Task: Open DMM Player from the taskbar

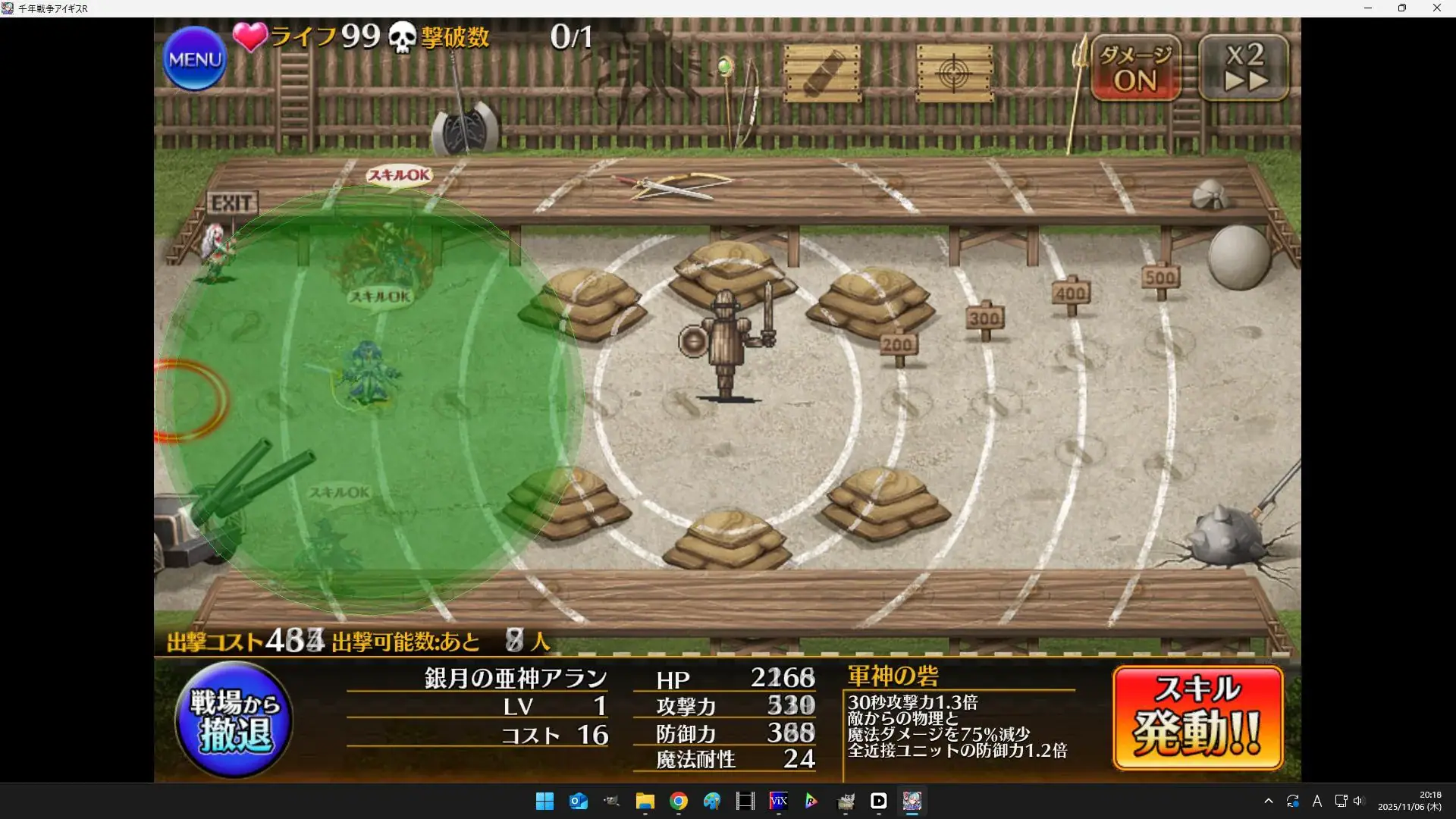Action: tap(878, 802)
